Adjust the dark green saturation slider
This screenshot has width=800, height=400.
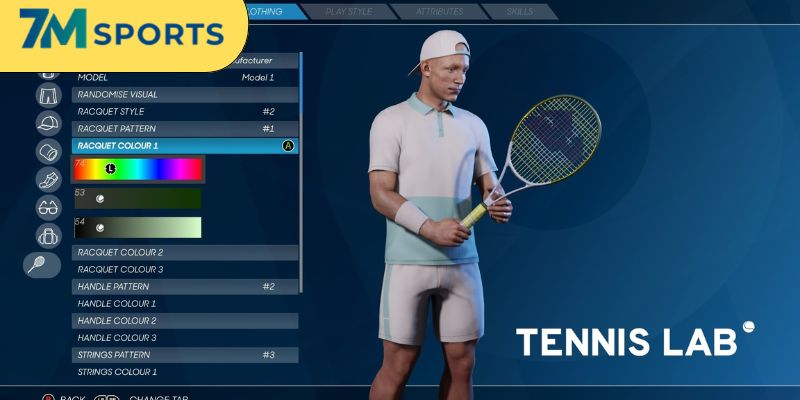(138, 199)
